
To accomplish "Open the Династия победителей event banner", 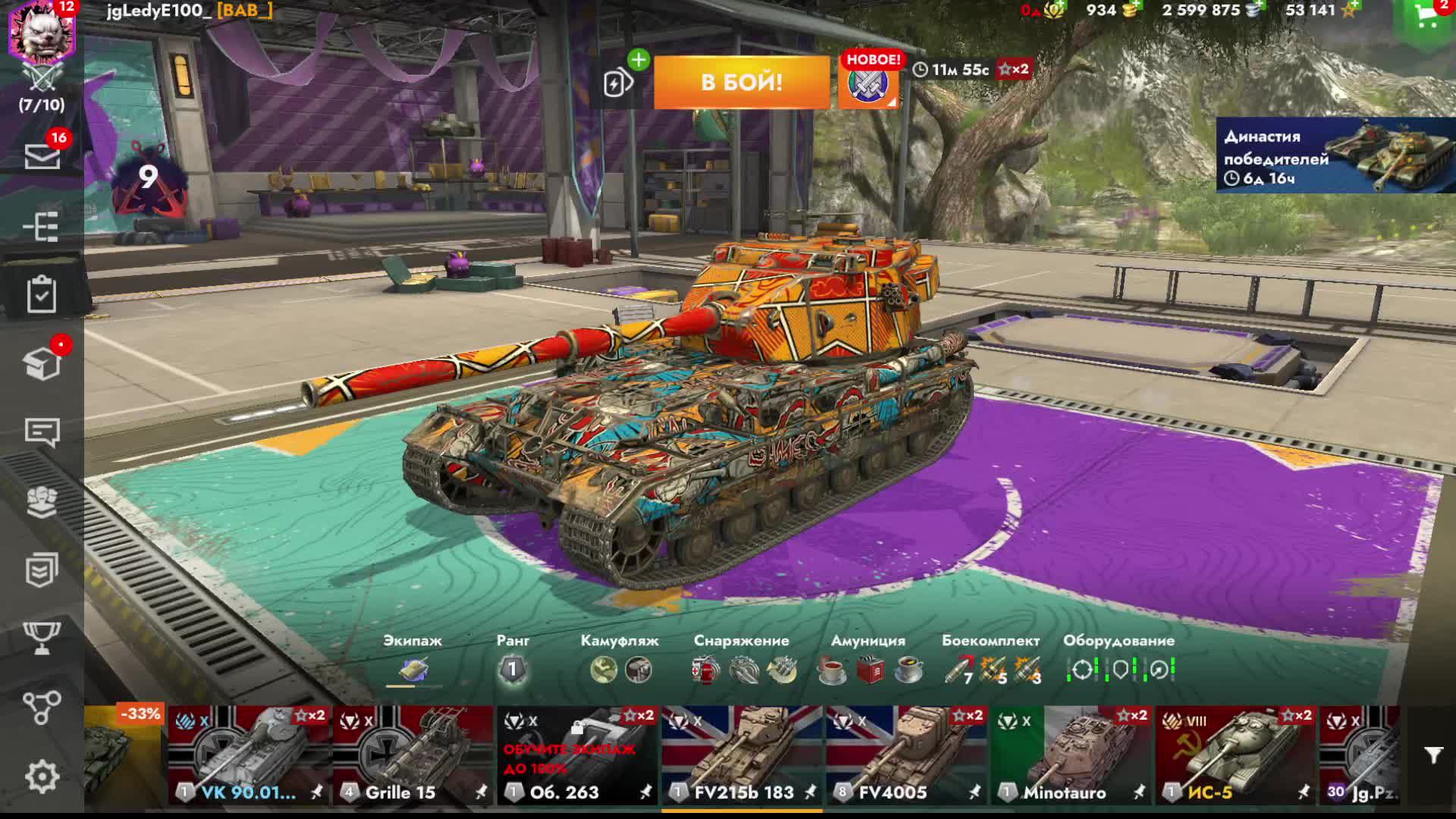I will (1335, 155).
